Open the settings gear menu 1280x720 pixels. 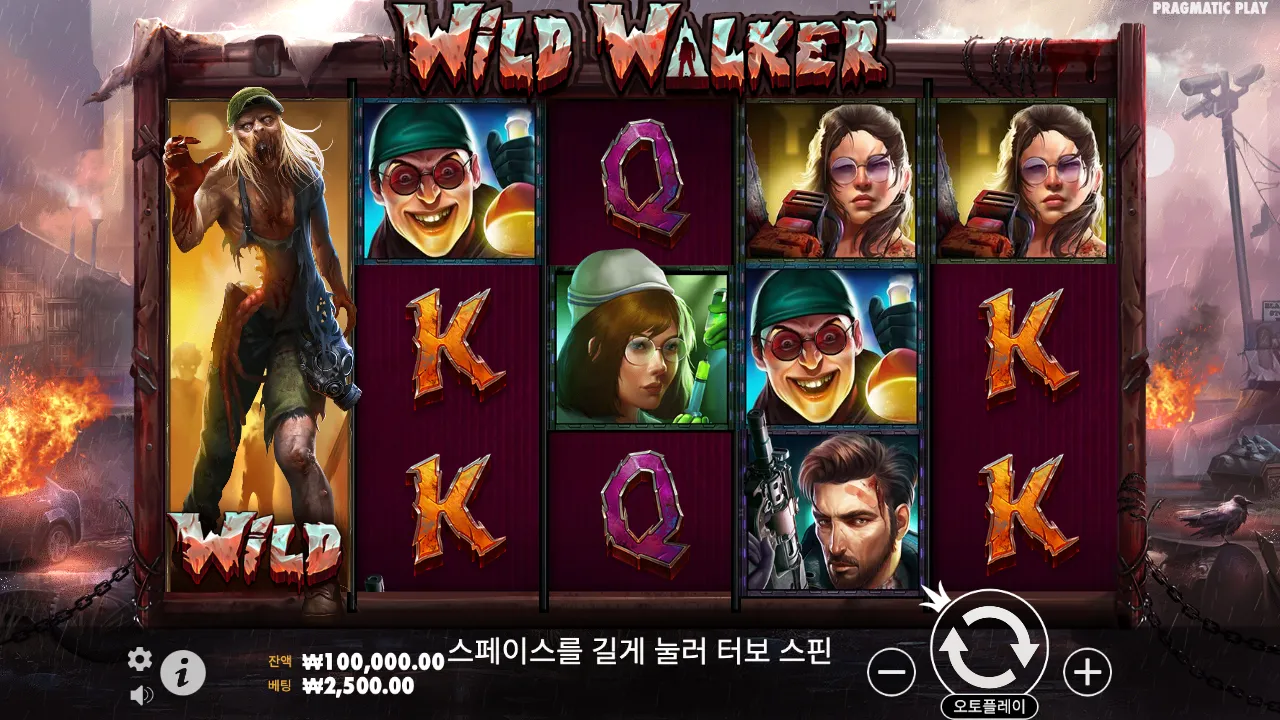click(x=139, y=659)
